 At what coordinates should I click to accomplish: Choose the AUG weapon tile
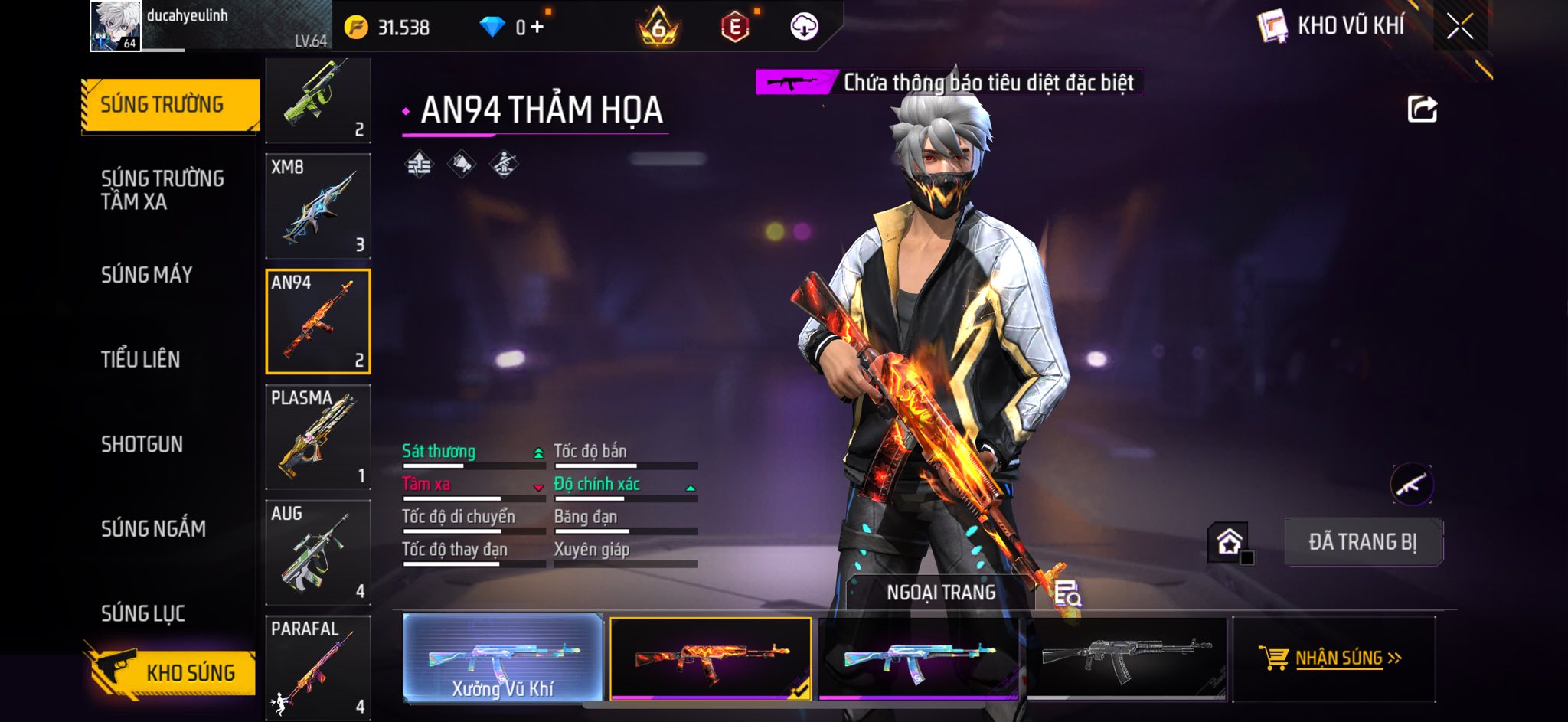click(x=318, y=552)
